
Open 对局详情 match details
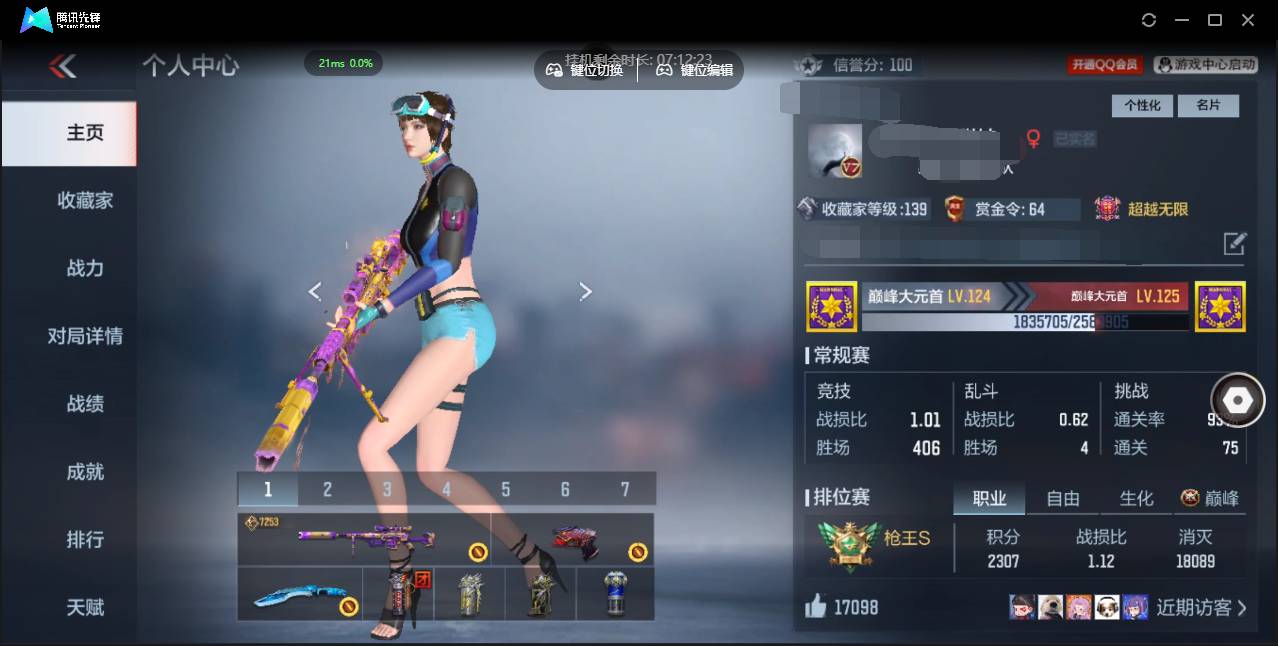click(x=85, y=336)
